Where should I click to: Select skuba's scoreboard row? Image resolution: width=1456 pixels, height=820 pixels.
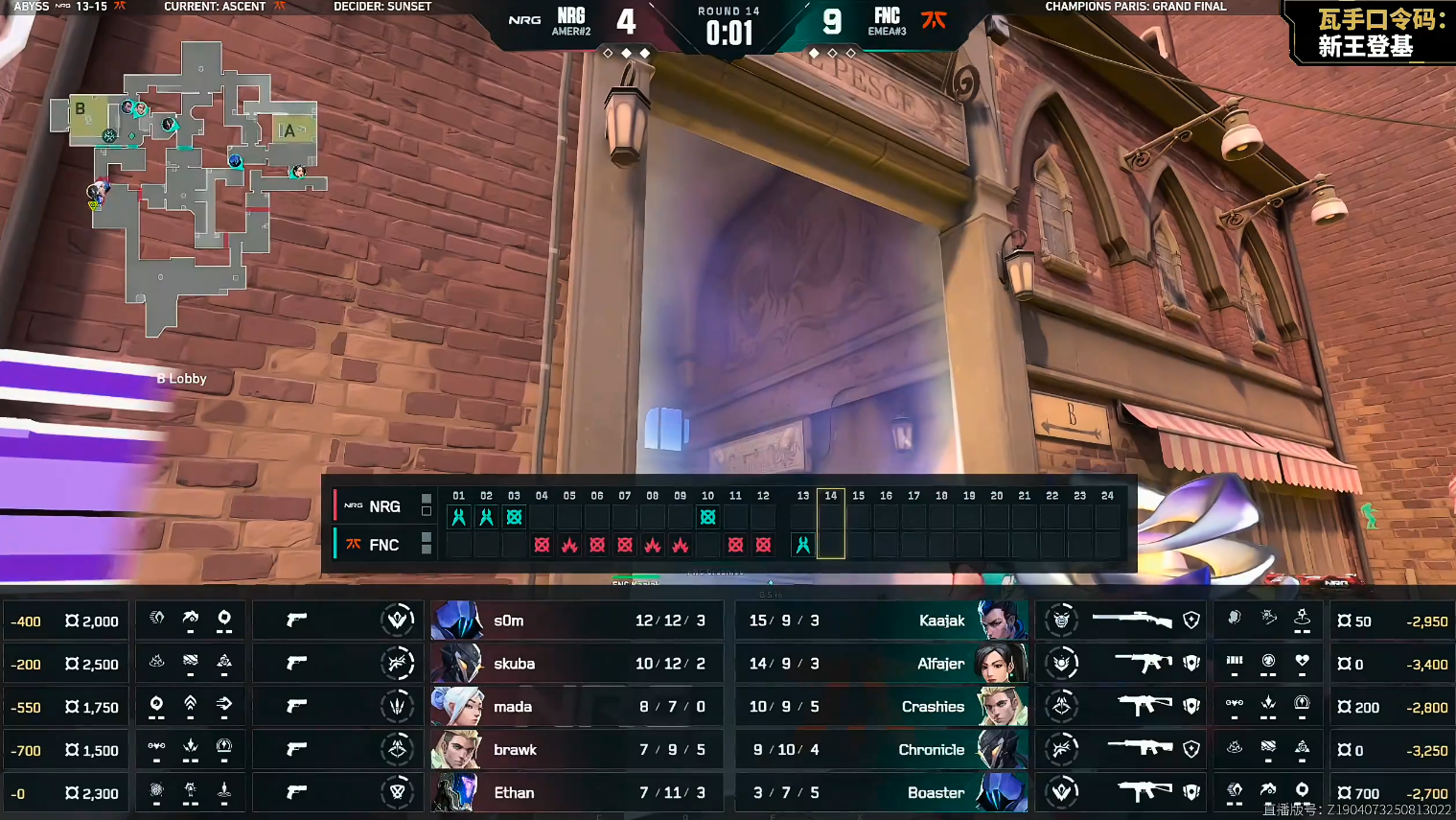(575, 664)
